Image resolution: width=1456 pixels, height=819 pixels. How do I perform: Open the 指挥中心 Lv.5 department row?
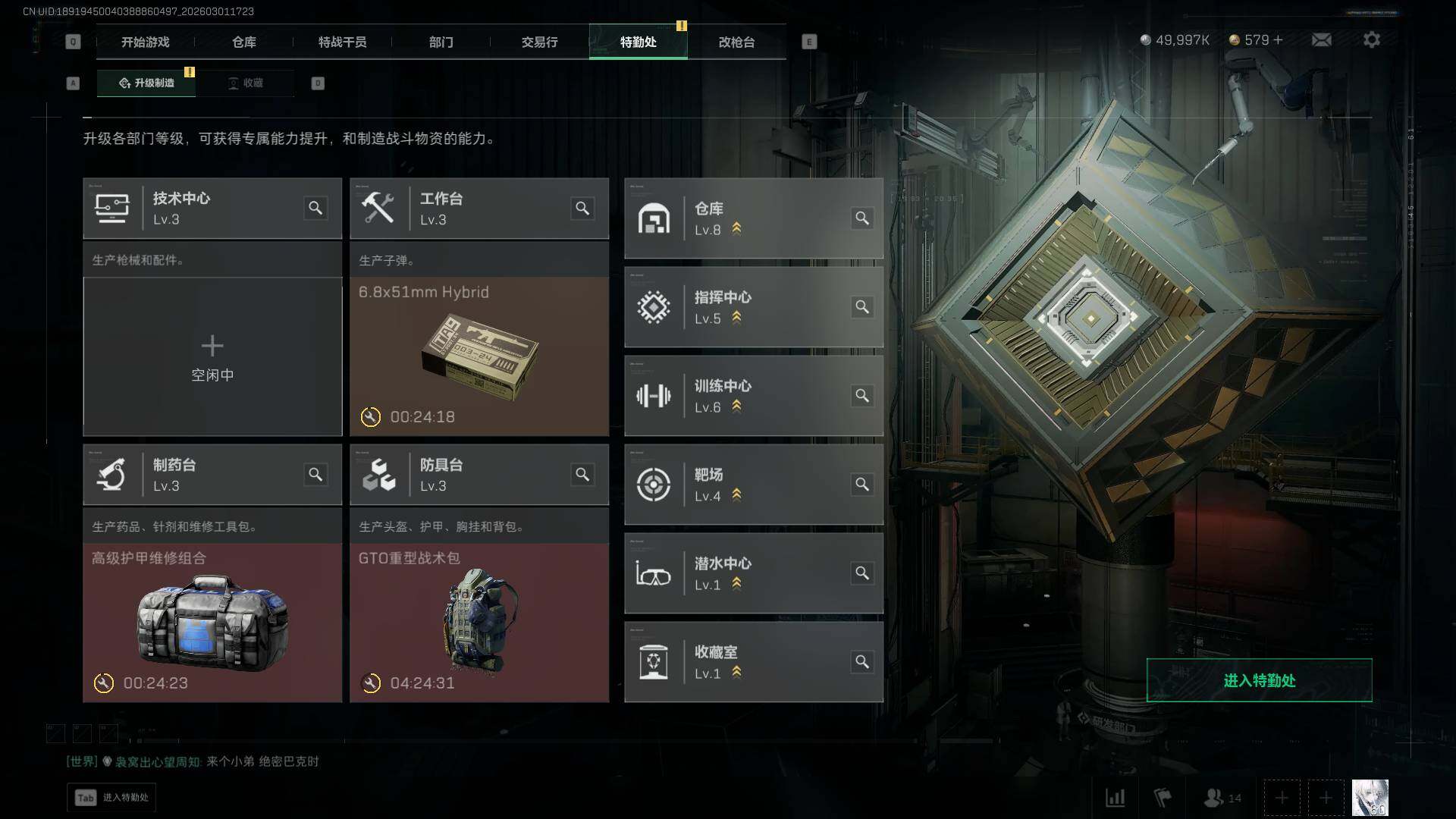[753, 307]
